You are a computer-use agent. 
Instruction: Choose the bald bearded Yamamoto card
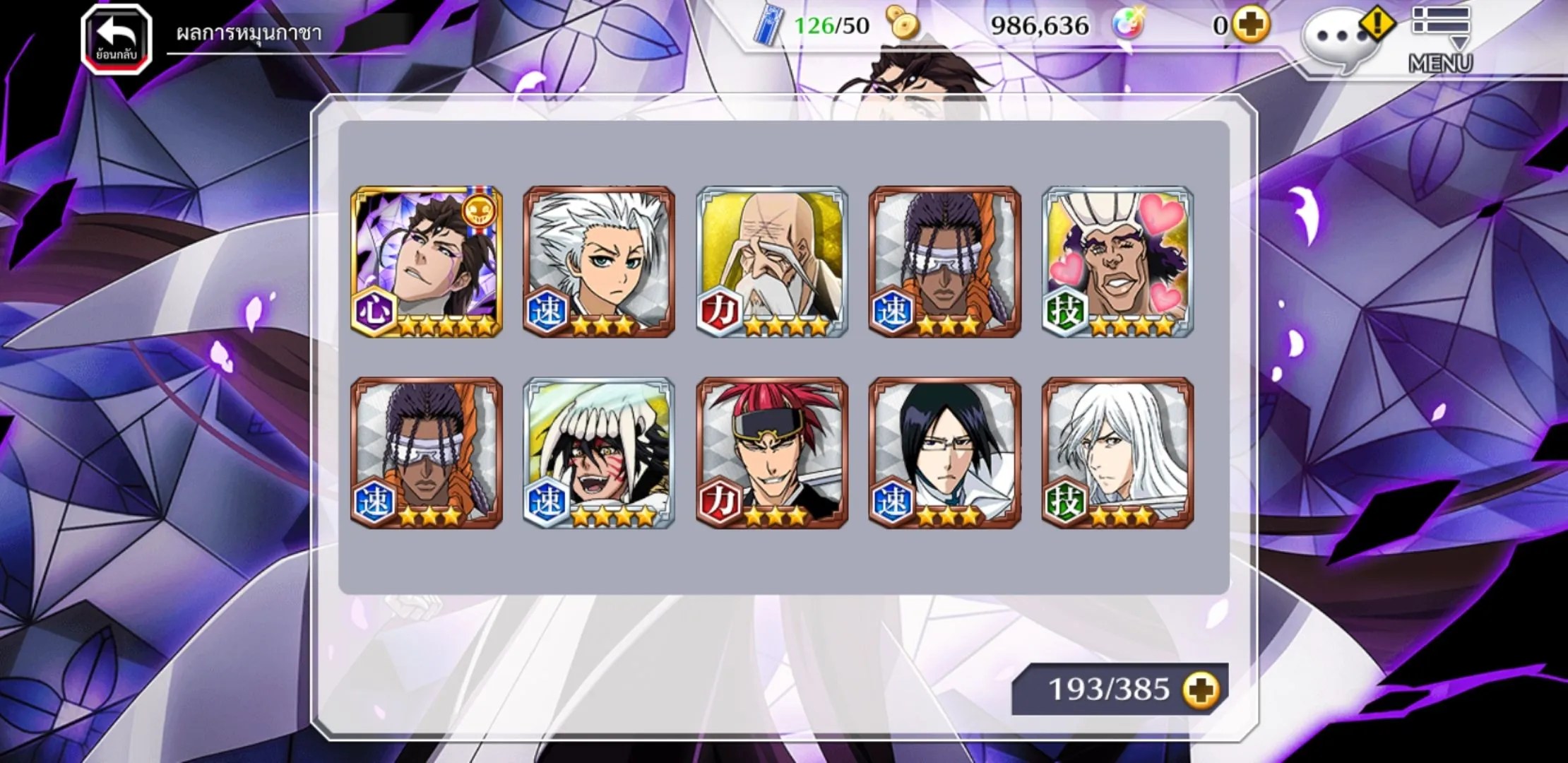pyautogui.click(x=772, y=261)
